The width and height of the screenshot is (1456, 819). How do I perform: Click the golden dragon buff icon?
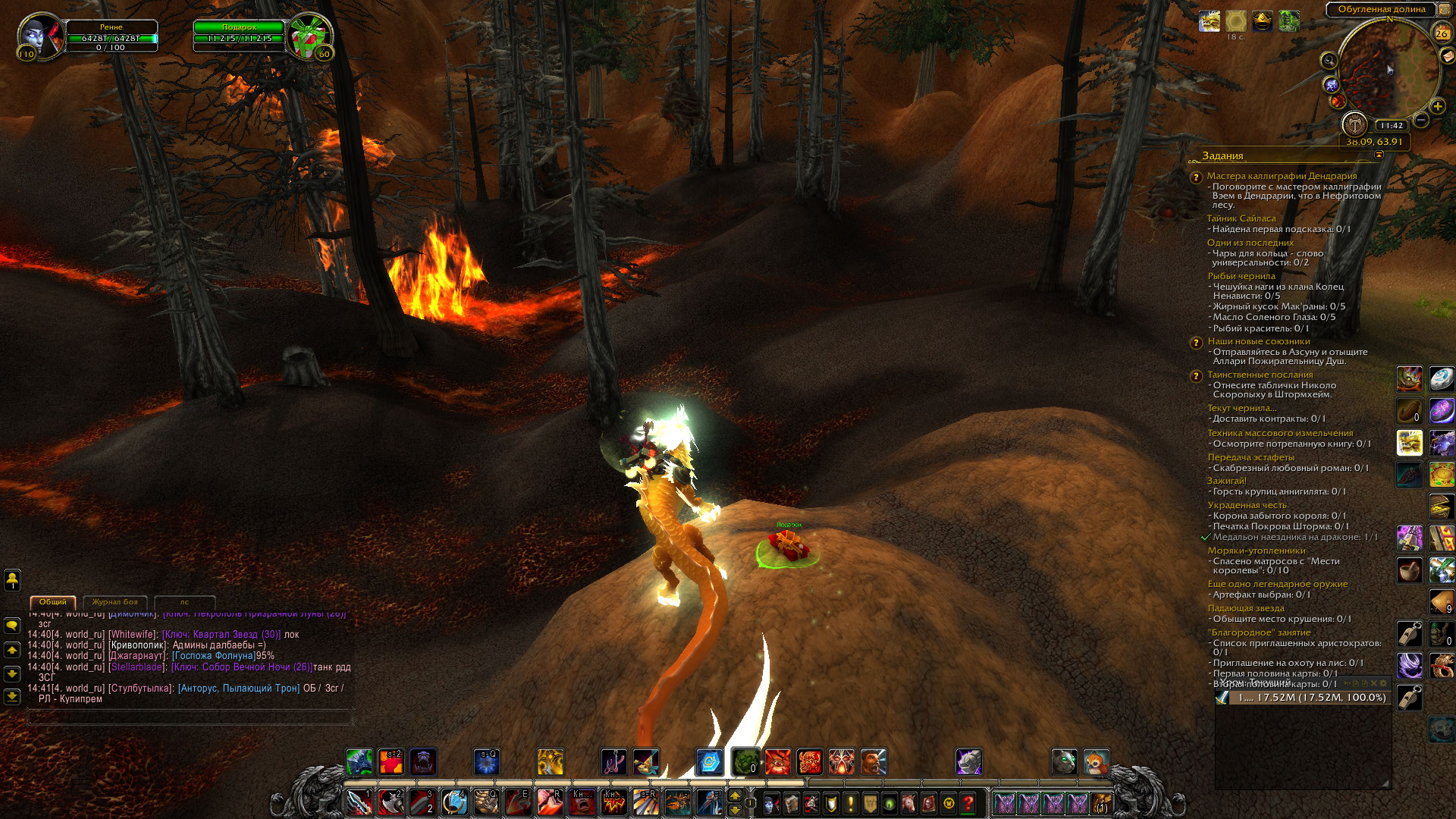1210,21
